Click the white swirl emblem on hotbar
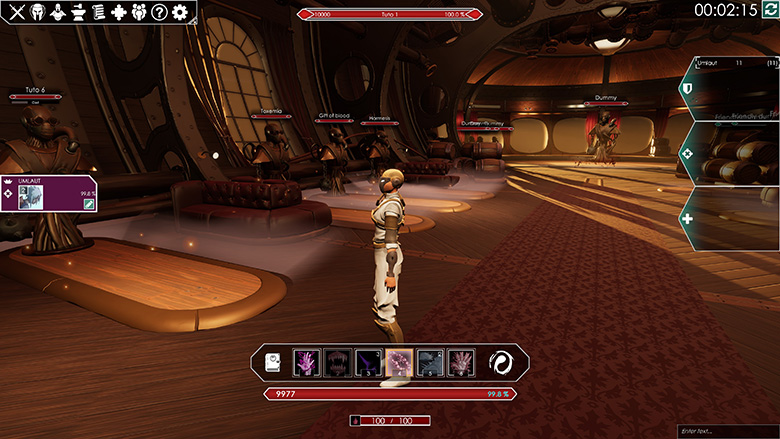This screenshot has height=439, width=780. (501, 363)
